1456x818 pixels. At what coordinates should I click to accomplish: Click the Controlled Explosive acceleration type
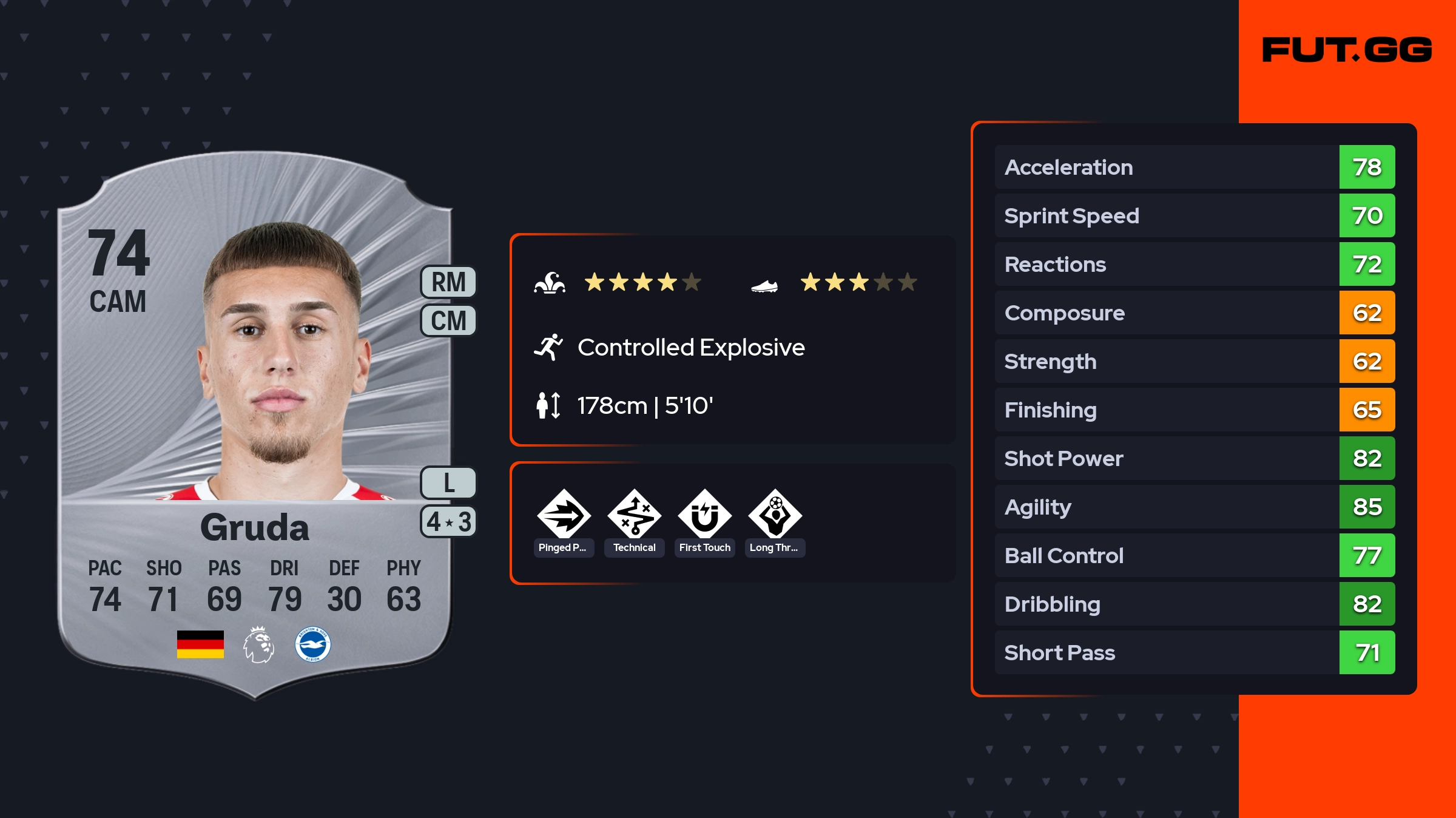pyautogui.click(x=690, y=348)
